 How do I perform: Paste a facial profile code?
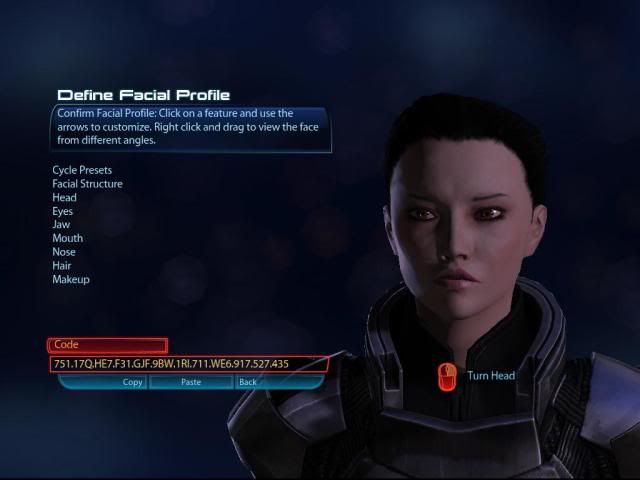[191, 382]
